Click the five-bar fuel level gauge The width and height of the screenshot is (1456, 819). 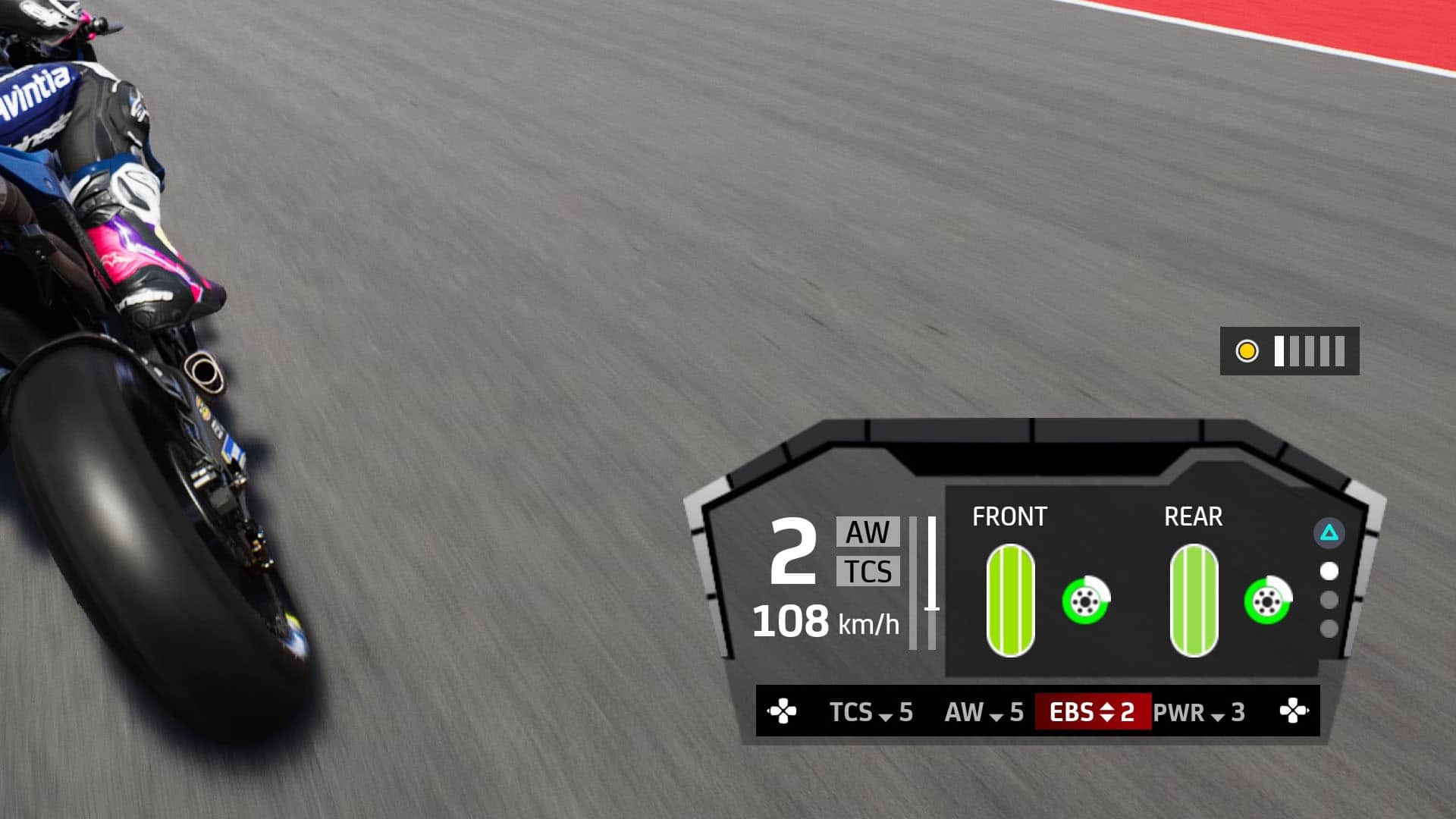1308,351
